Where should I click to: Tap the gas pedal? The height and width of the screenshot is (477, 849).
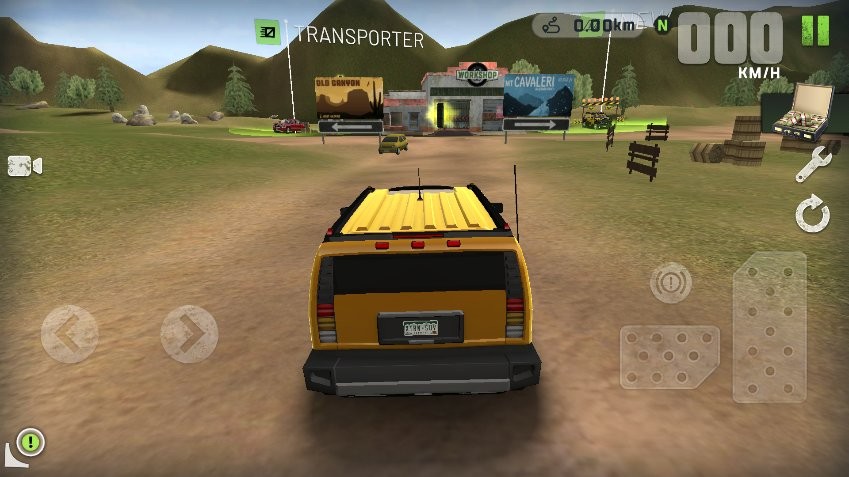769,327
